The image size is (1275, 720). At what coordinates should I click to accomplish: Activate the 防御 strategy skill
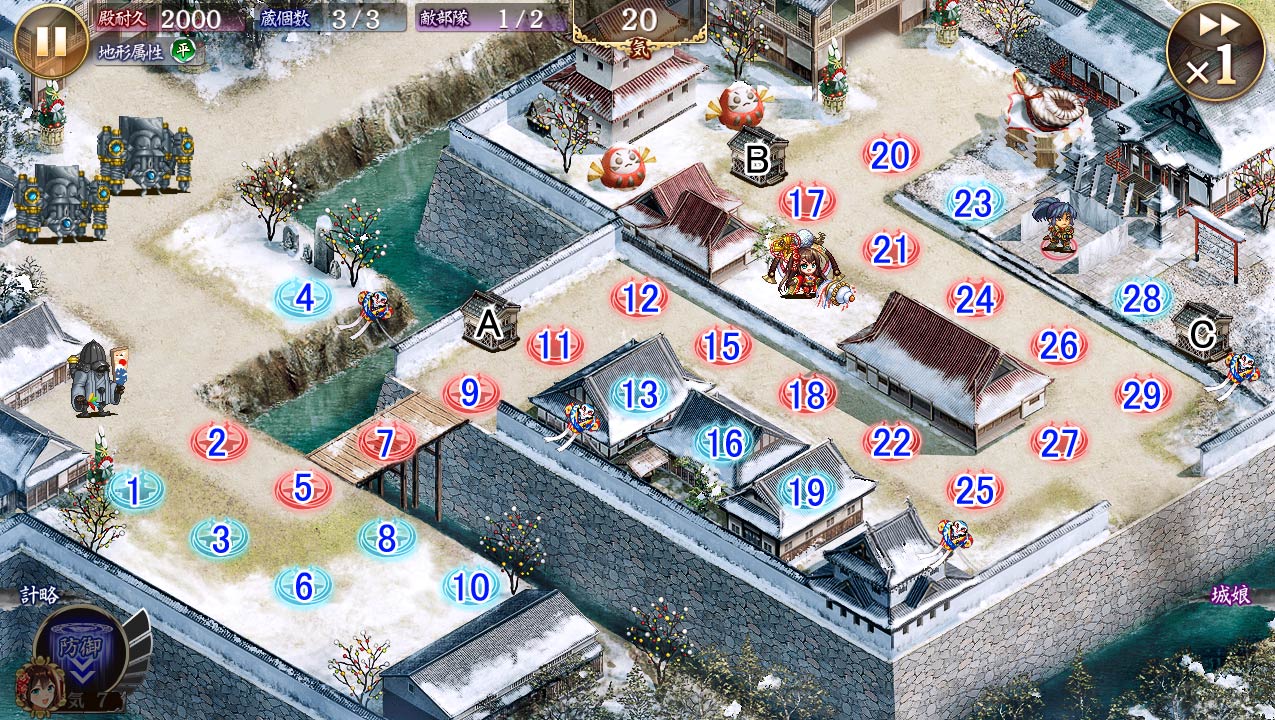coord(80,647)
